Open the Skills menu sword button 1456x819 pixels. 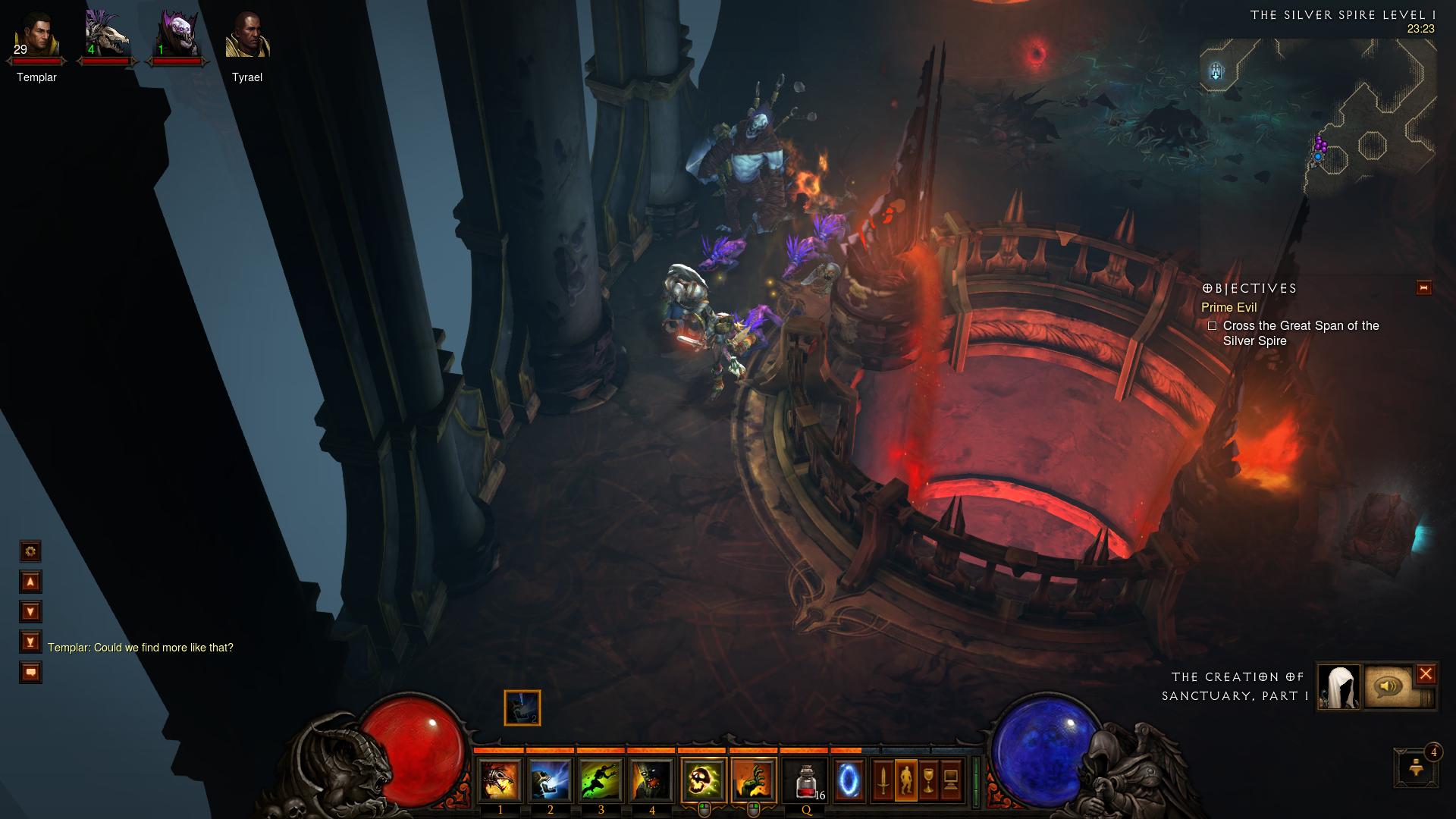coord(883,780)
